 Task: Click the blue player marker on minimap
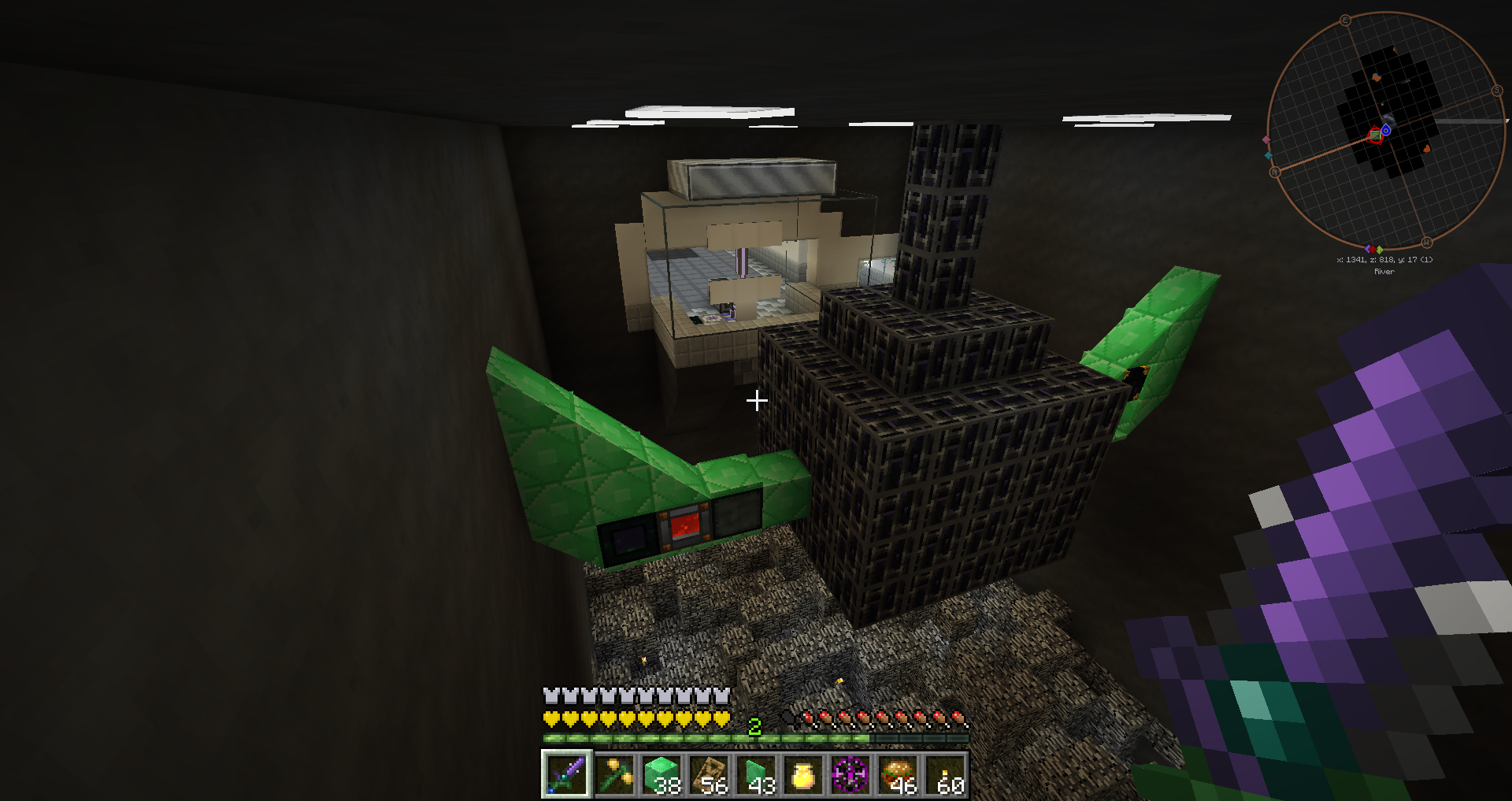[x=1386, y=131]
